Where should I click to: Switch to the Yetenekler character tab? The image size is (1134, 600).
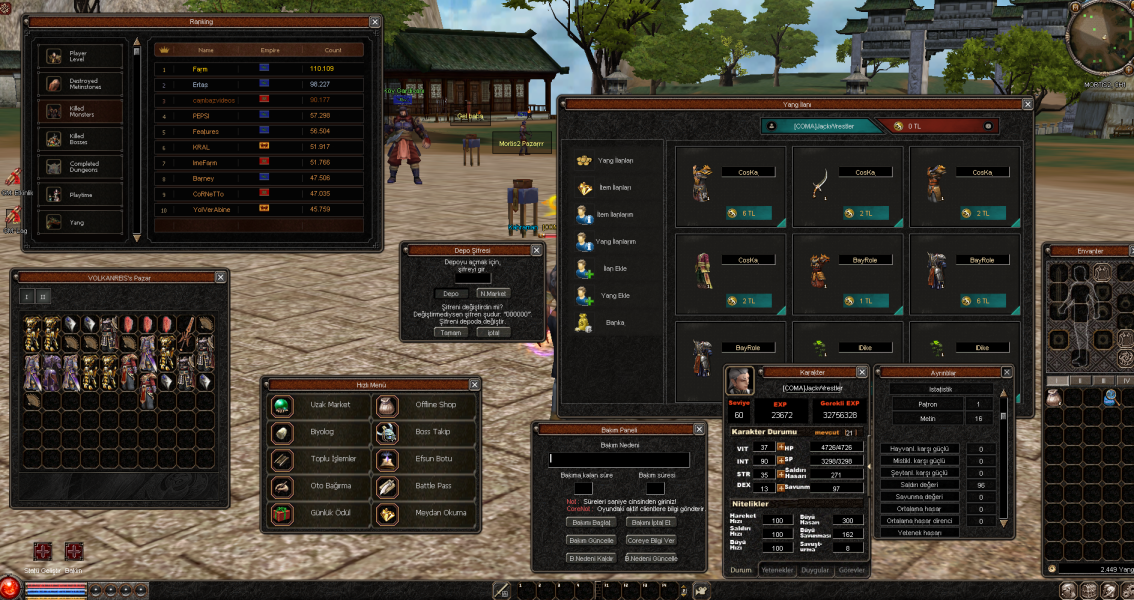(777, 570)
